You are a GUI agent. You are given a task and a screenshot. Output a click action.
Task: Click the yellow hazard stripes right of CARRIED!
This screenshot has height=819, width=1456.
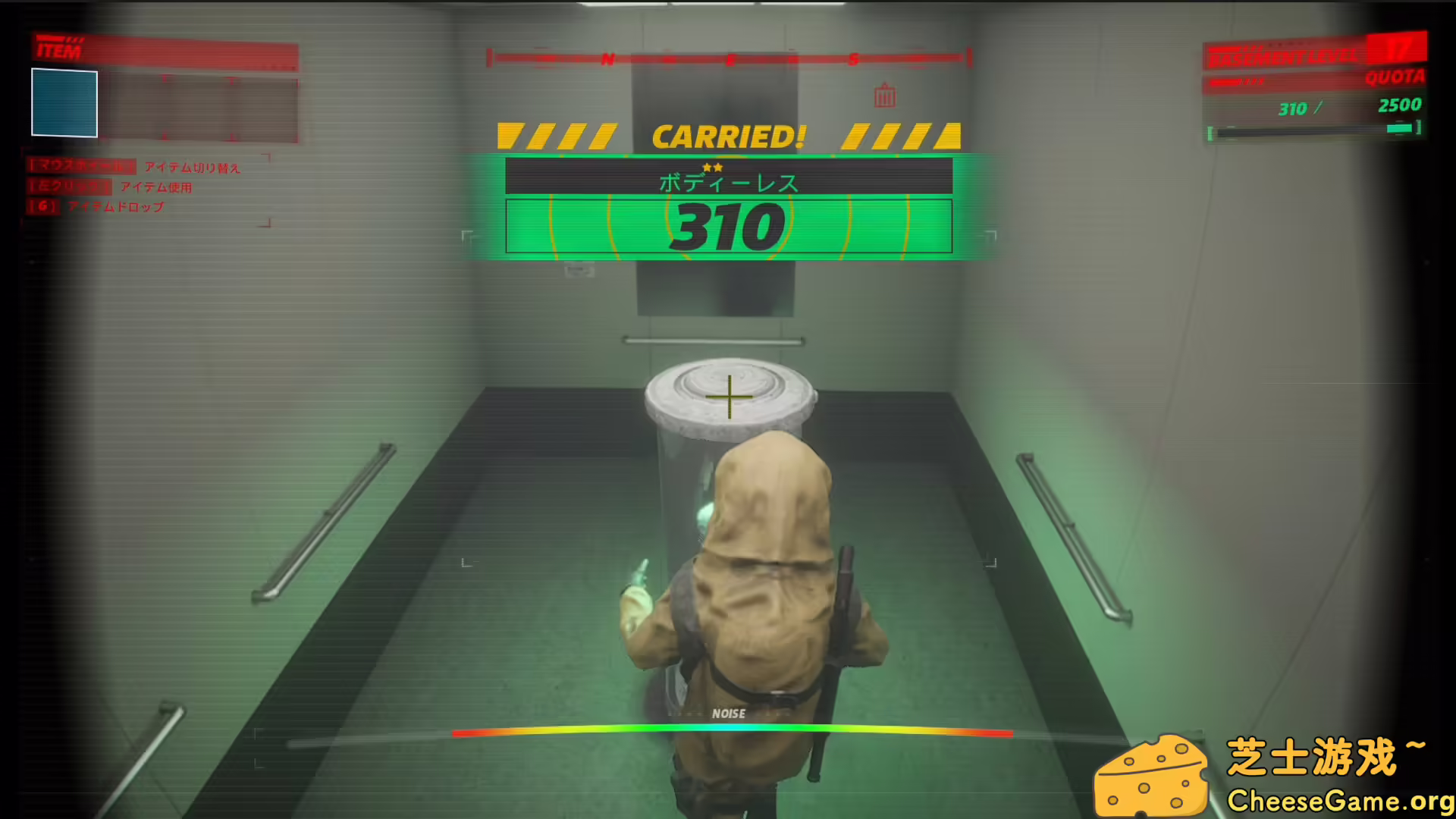click(x=902, y=134)
